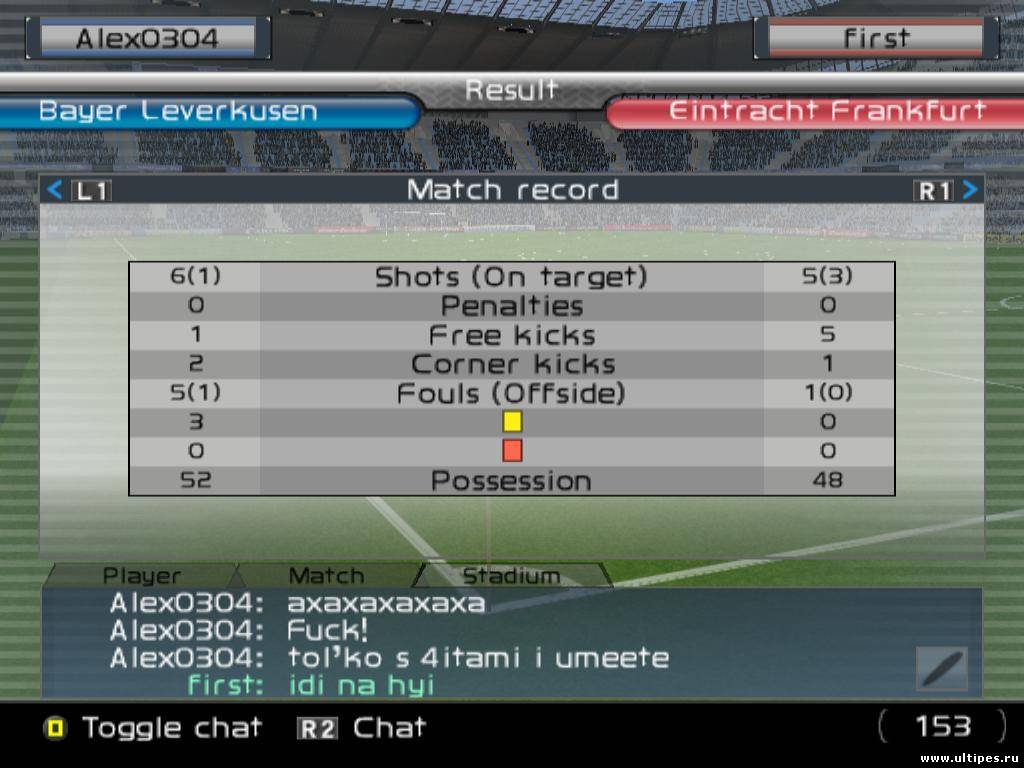Select the Stadium tab
The image size is (1024, 768).
(x=510, y=576)
